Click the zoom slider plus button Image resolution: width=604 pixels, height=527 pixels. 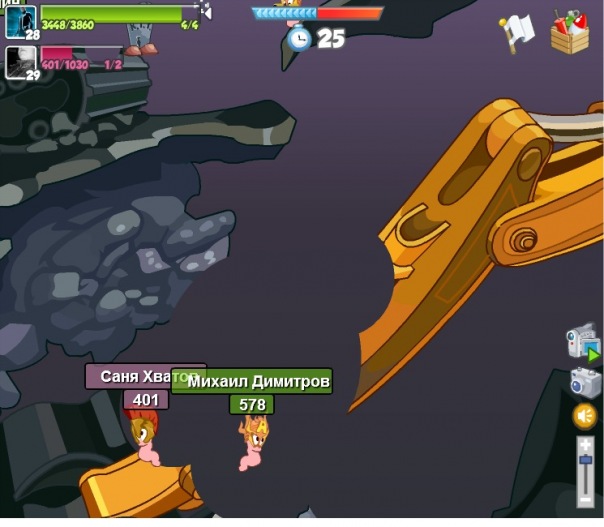click(x=585, y=443)
